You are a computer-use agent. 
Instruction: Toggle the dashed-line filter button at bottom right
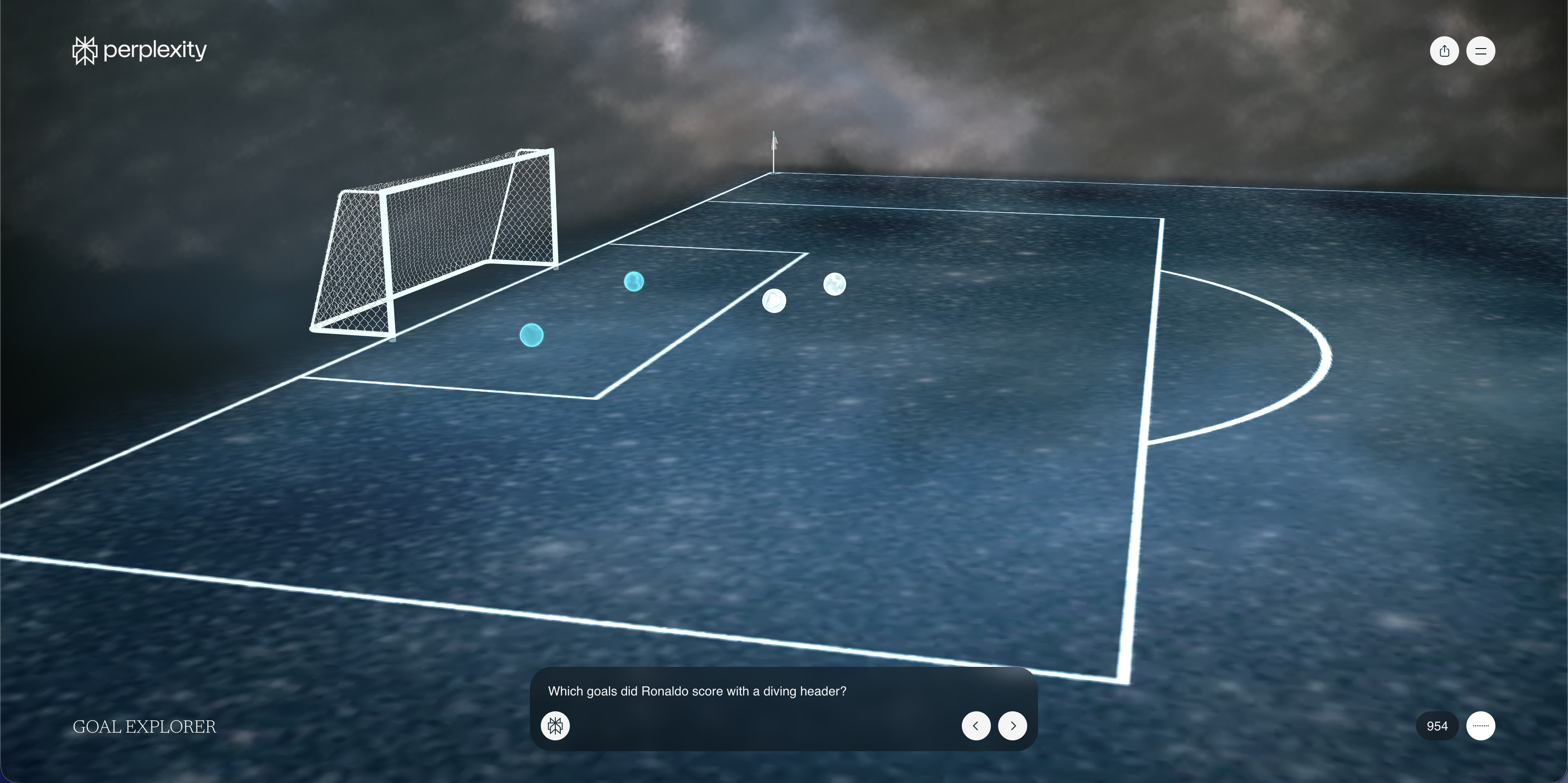[x=1481, y=725]
